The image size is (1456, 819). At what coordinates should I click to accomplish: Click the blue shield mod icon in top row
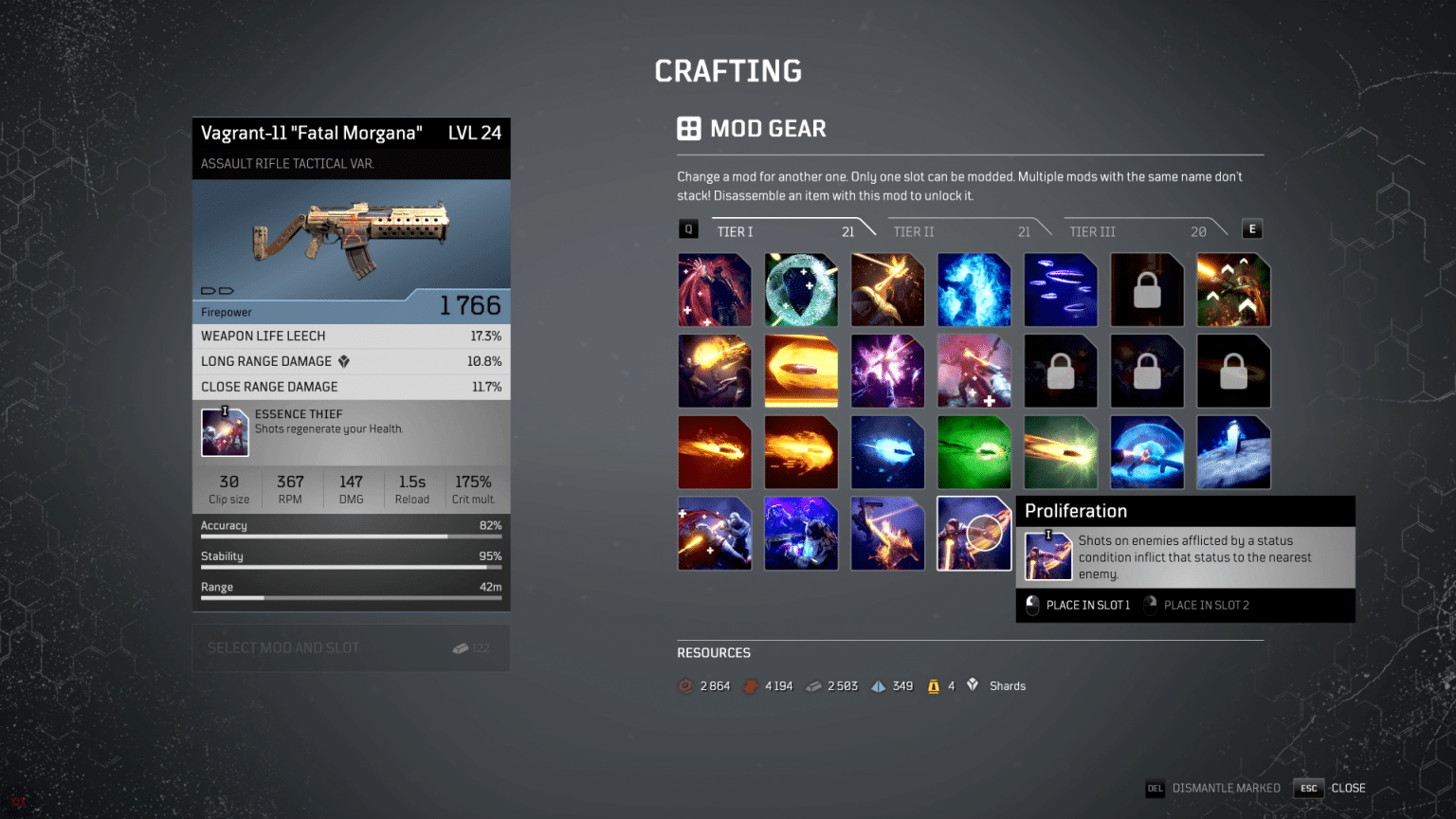coord(801,289)
